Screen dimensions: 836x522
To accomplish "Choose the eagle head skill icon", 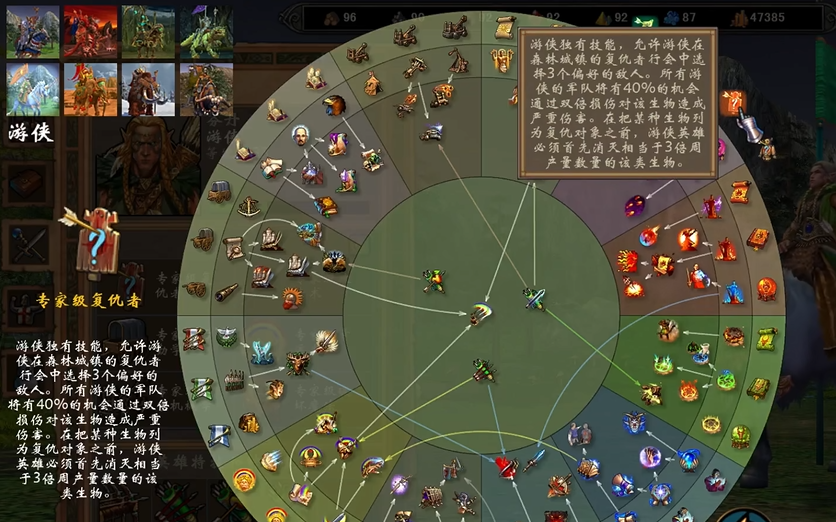I will click(x=334, y=105).
